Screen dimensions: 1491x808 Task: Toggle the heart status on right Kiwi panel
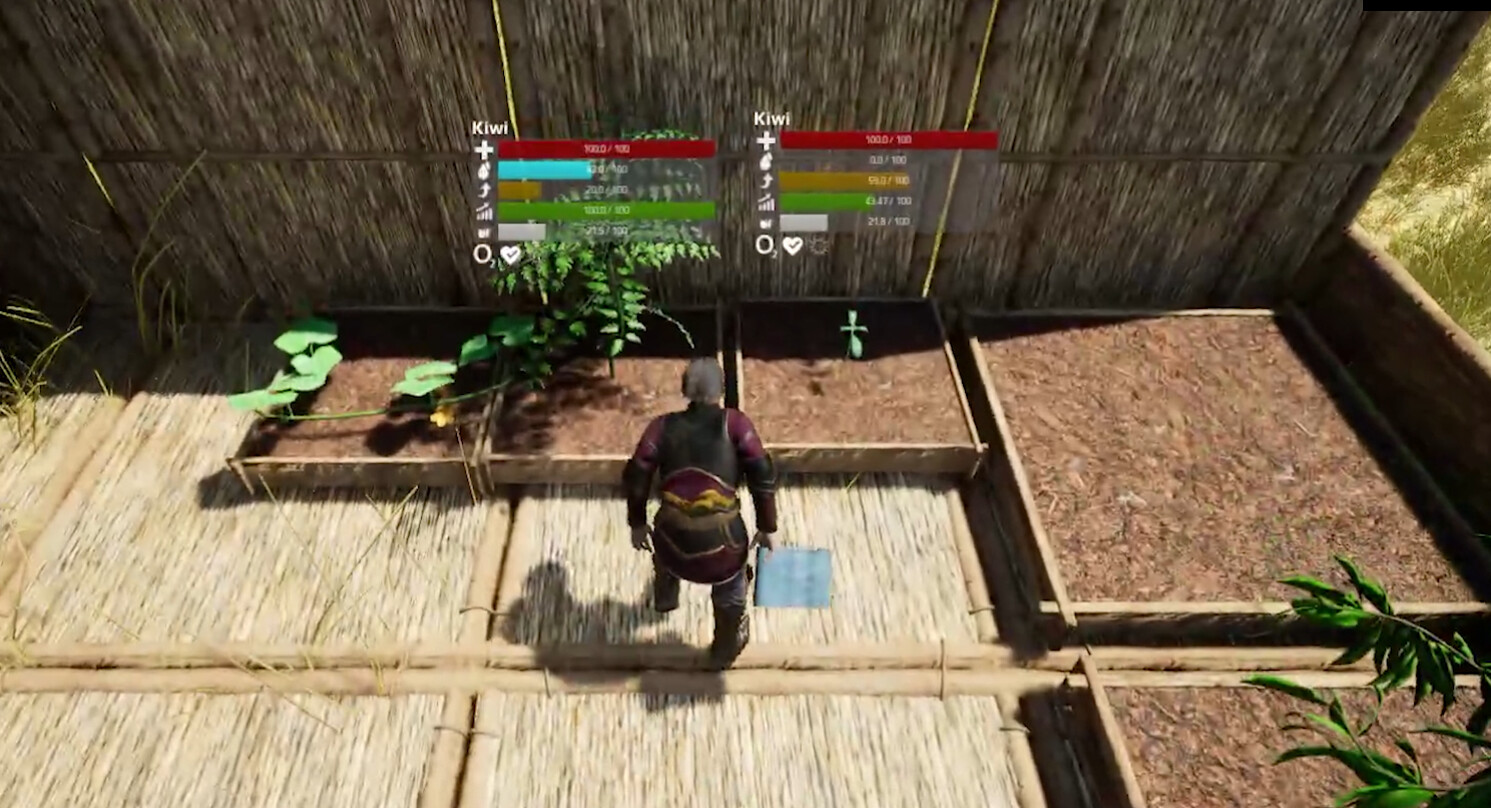pyautogui.click(x=792, y=246)
